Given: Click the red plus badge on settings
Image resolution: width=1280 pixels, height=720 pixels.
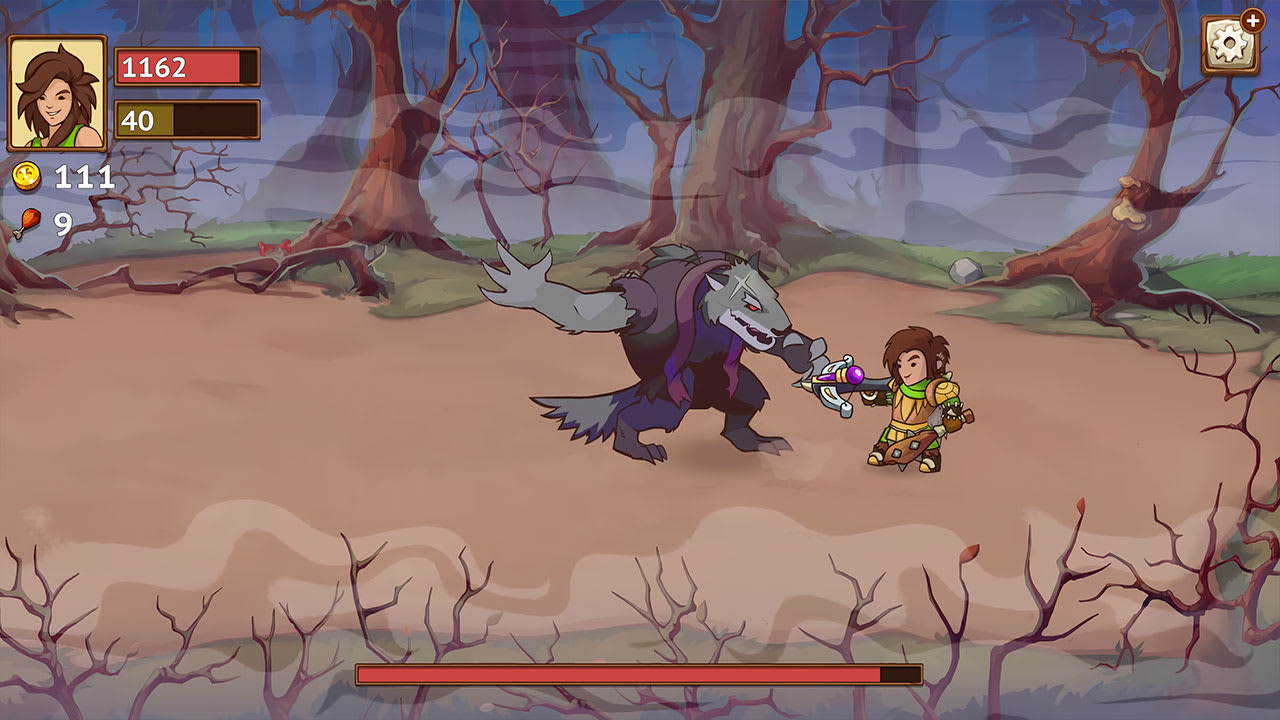Looking at the screenshot, I should click(x=1252, y=20).
